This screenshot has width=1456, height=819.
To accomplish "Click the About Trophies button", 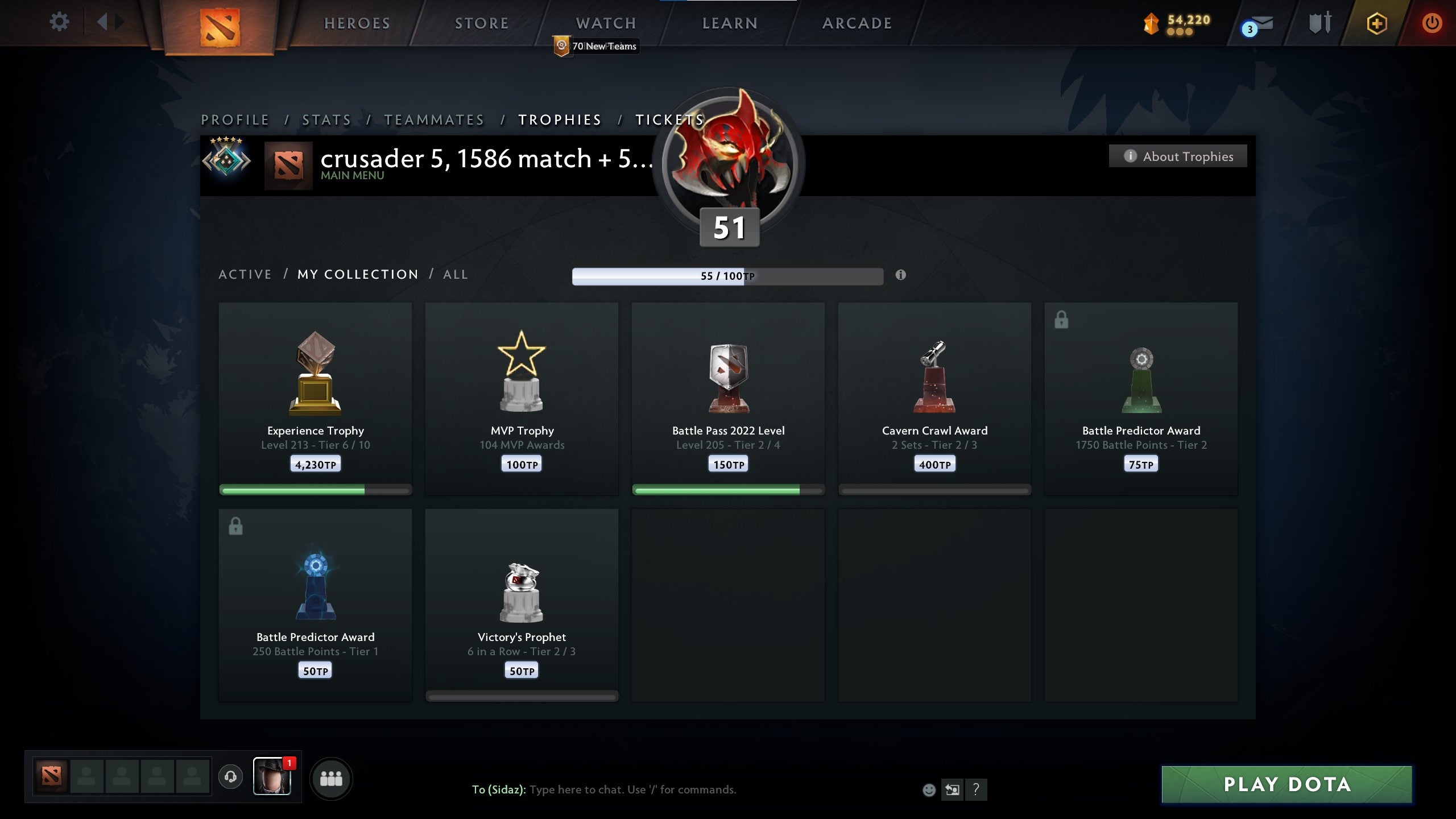I will (x=1178, y=156).
